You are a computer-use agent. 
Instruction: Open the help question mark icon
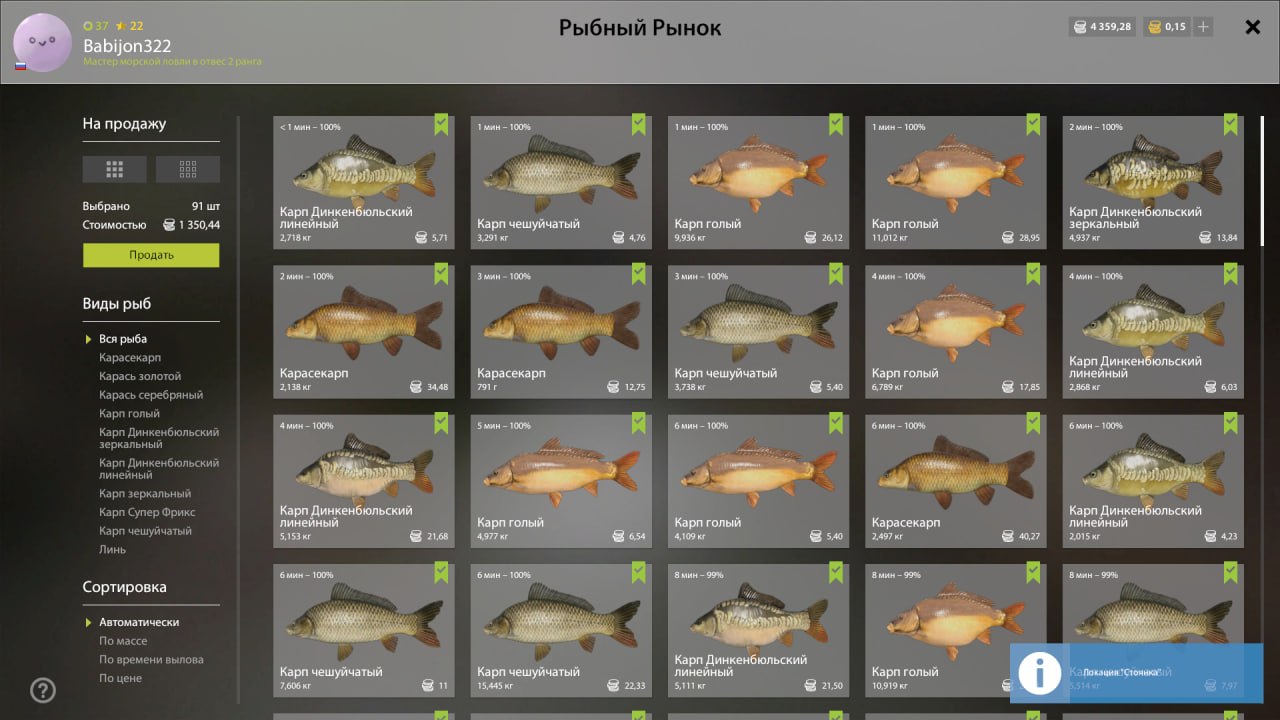[42, 690]
